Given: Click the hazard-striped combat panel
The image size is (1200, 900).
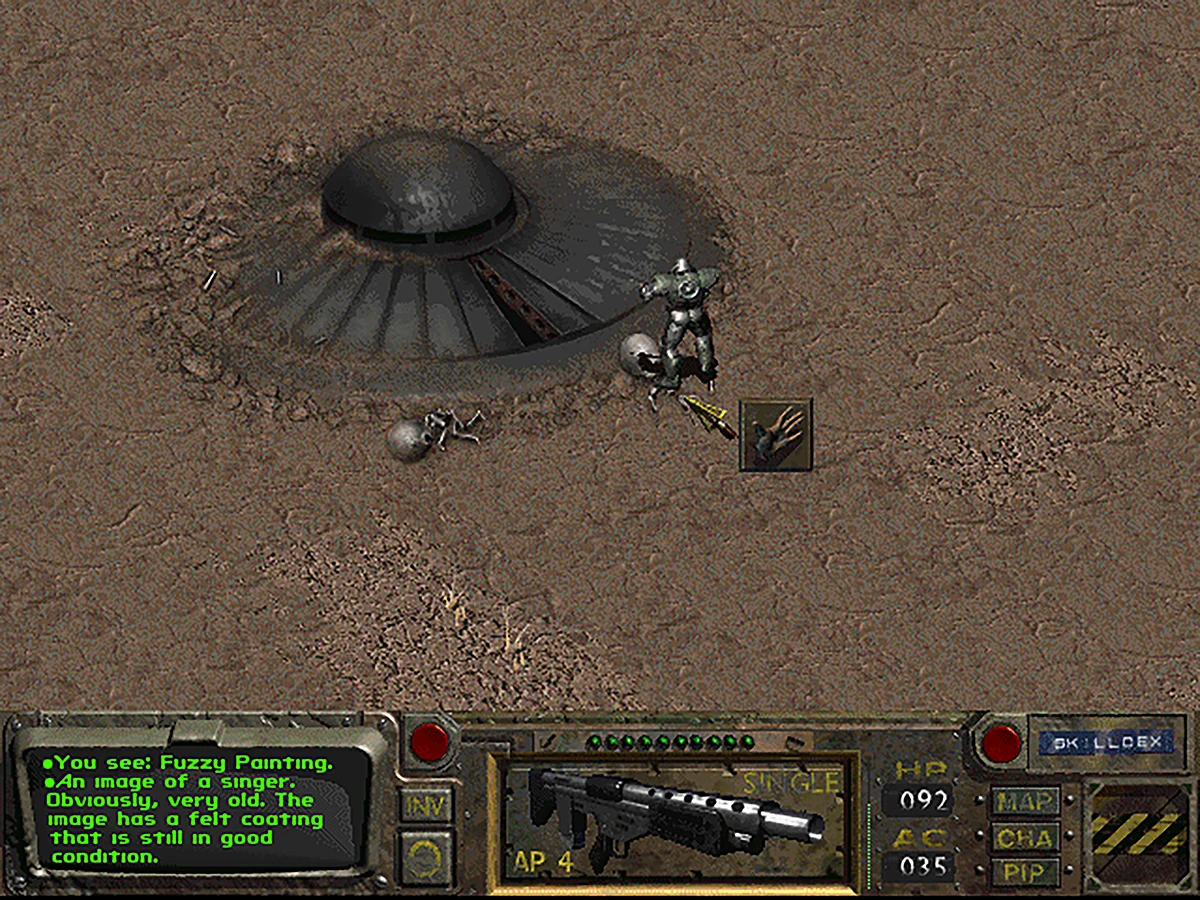Looking at the screenshot, I should pyautogui.click(x=1139, y=833).
